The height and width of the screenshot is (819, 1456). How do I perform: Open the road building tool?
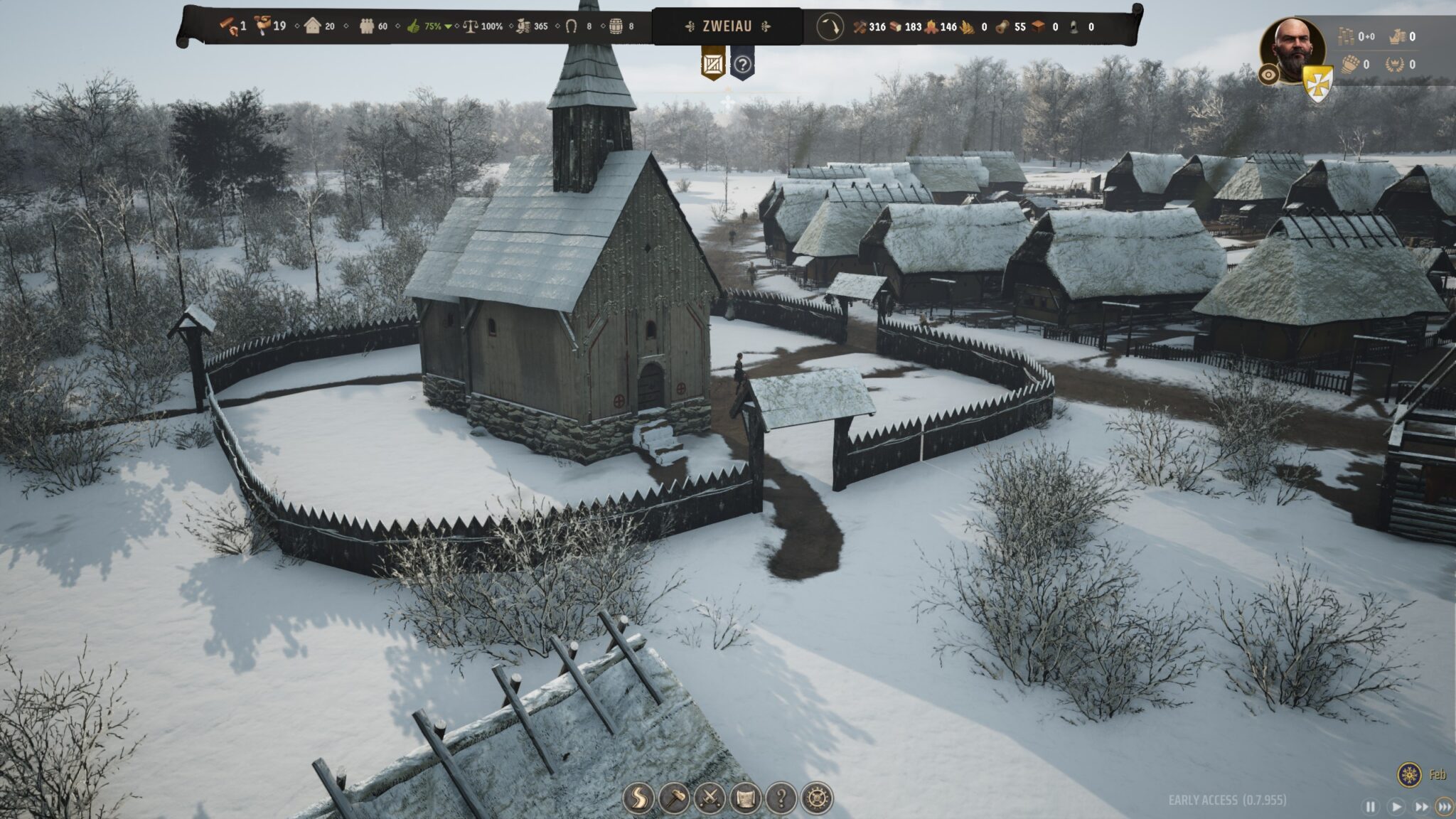(x=638, y=798)
